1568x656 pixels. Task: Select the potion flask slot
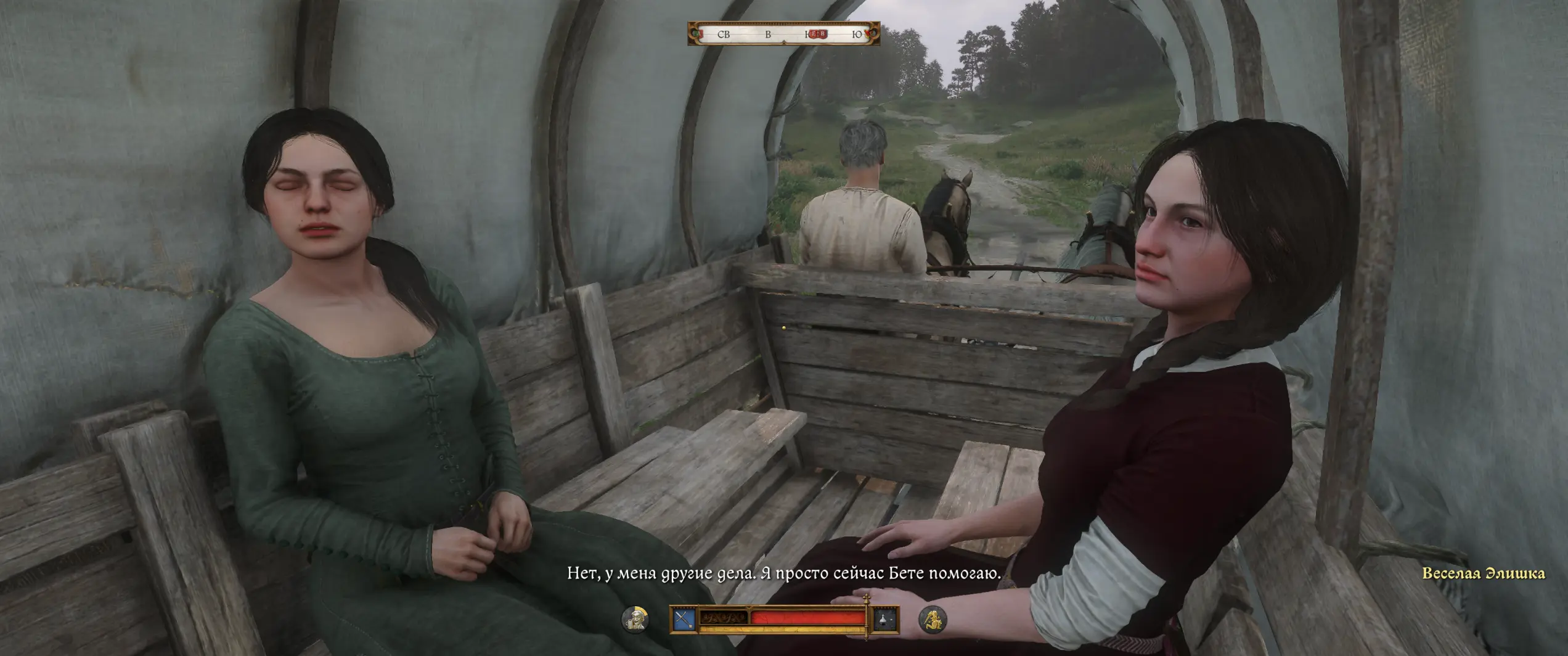(884, 619)
